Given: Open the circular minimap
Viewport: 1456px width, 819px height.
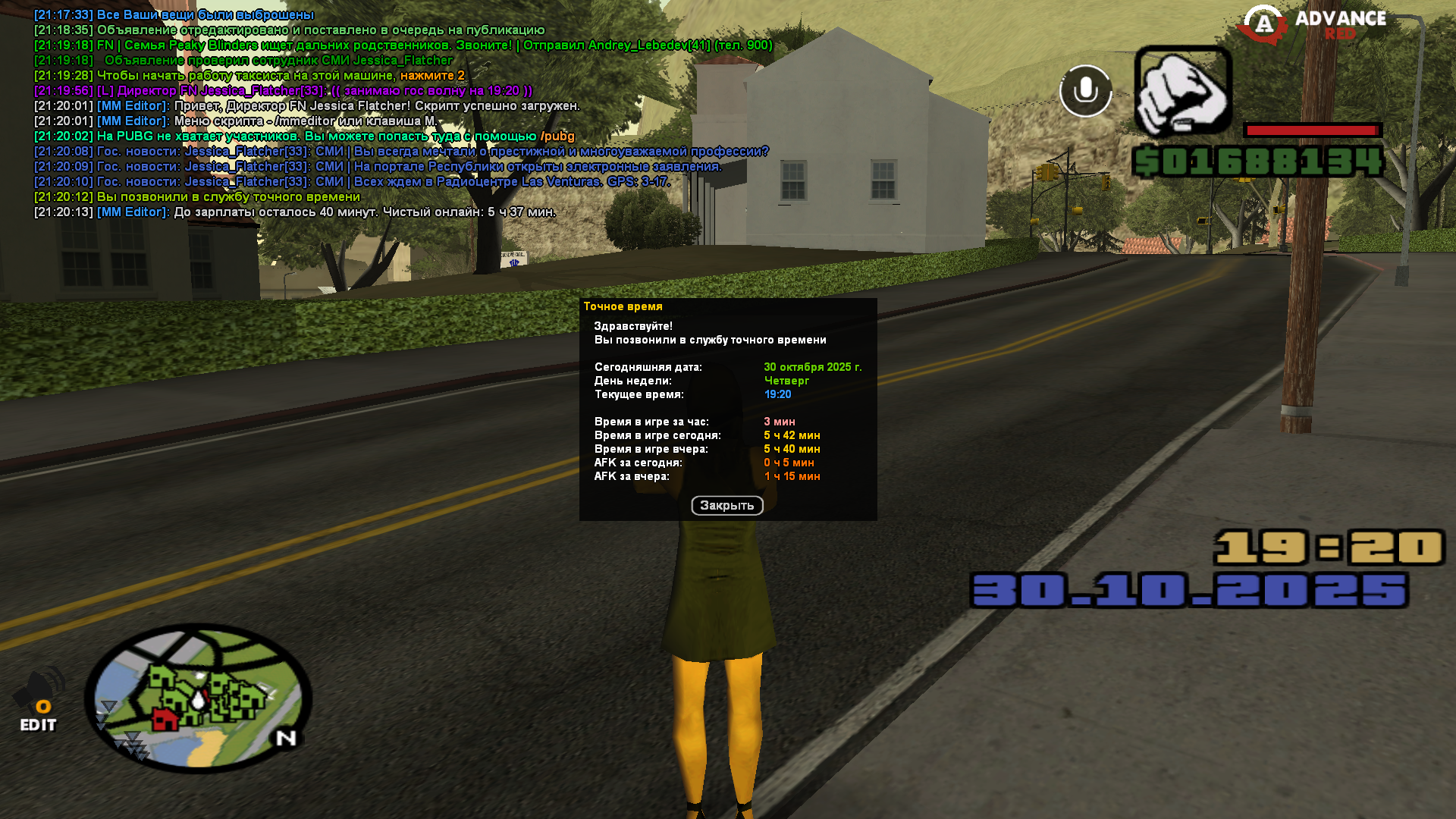Looking at the screenshot, I should point(198,698).
